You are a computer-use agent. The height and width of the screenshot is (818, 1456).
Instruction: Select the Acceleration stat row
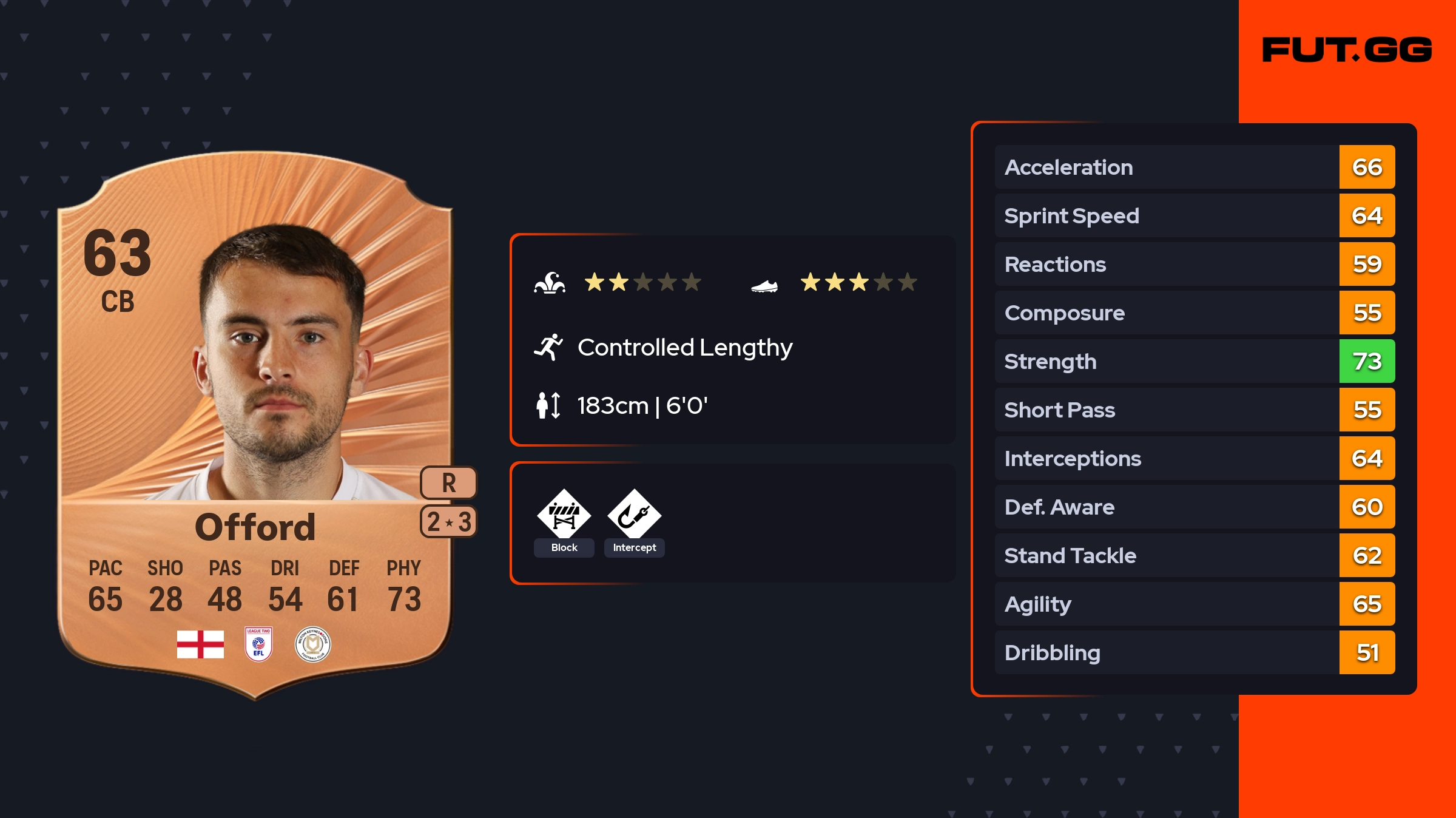[1194, 167]
